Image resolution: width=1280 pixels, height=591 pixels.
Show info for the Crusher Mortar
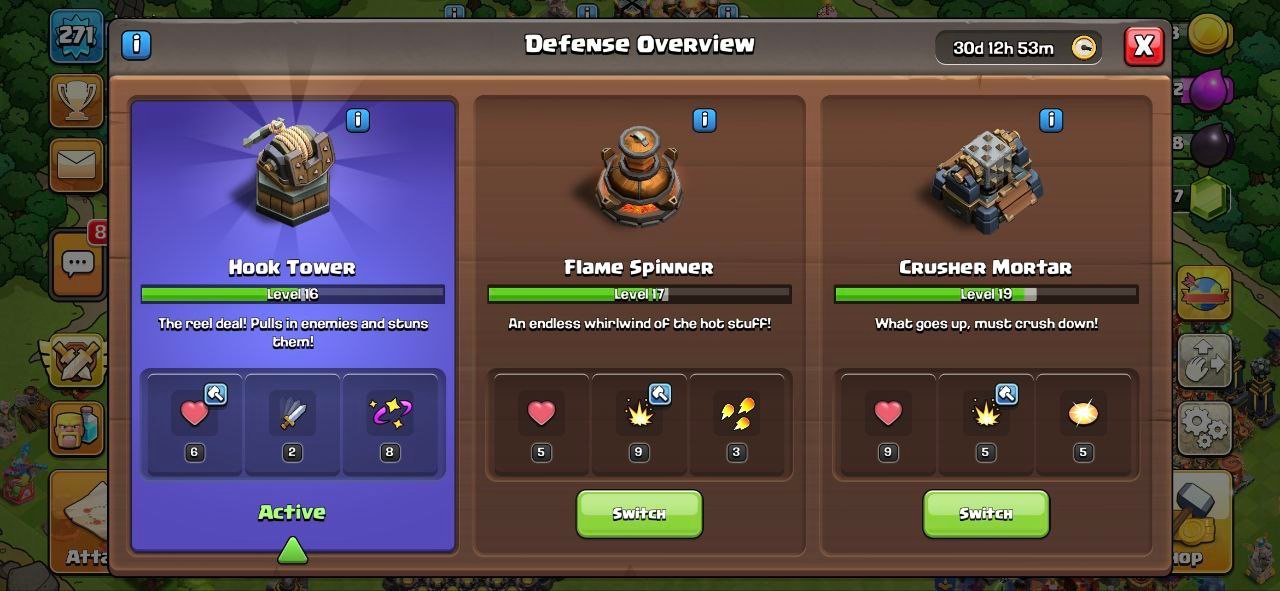(1051, 121)
